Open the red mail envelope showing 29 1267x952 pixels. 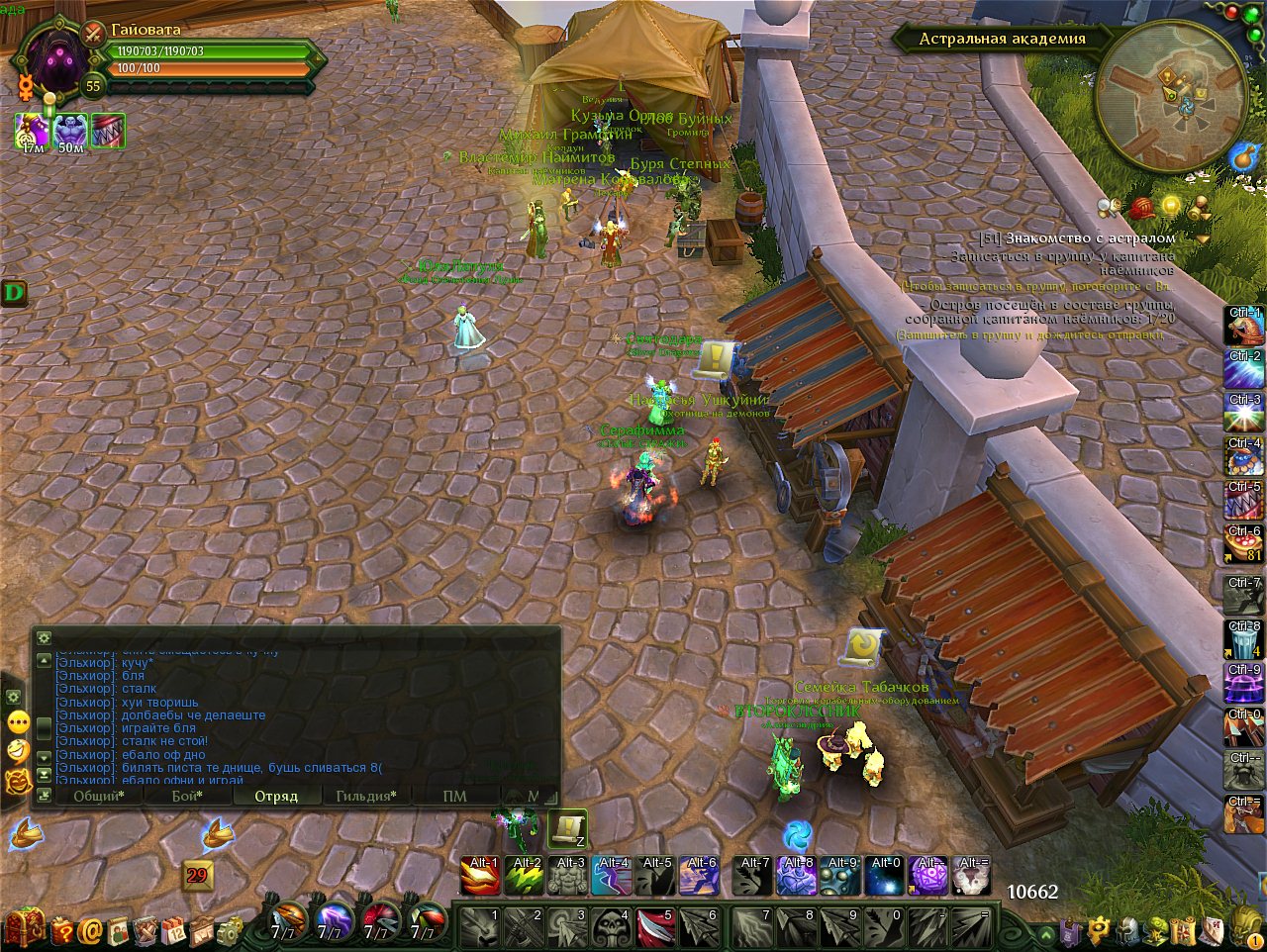tap(197, 875)
